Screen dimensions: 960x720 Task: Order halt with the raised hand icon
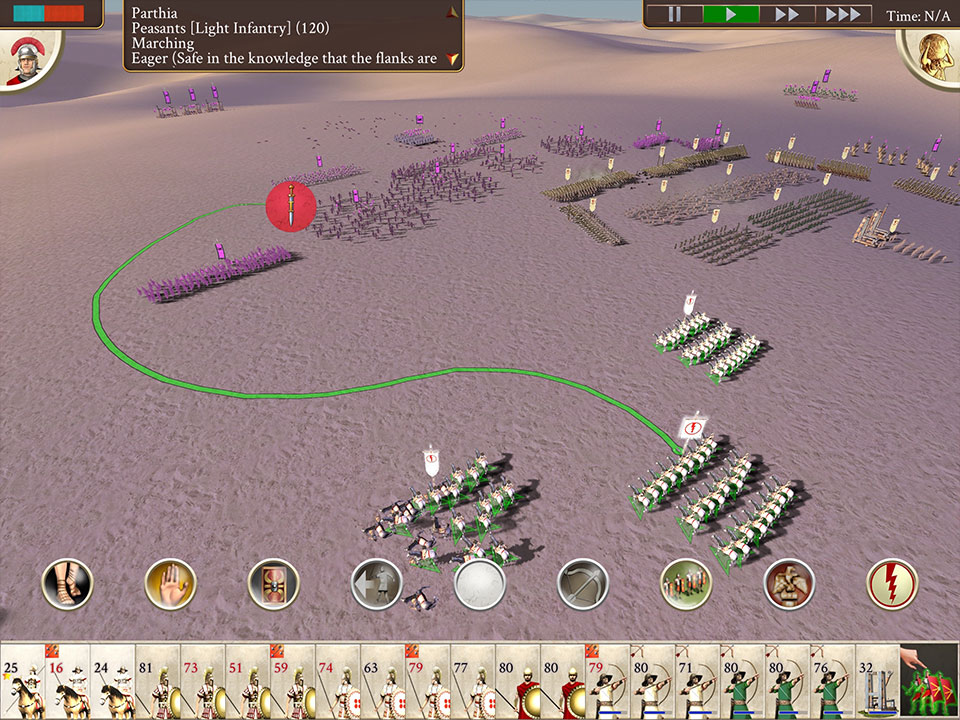170,584
